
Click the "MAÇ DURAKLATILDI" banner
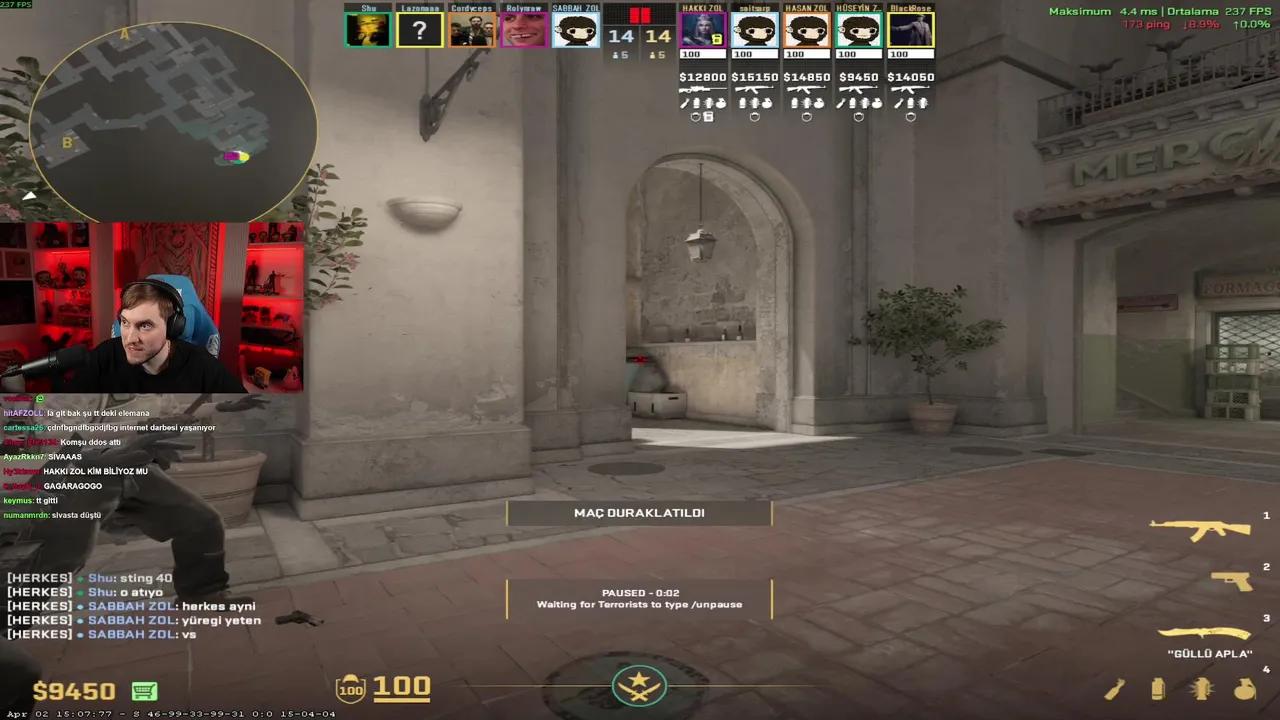click(x=639, y=512)
